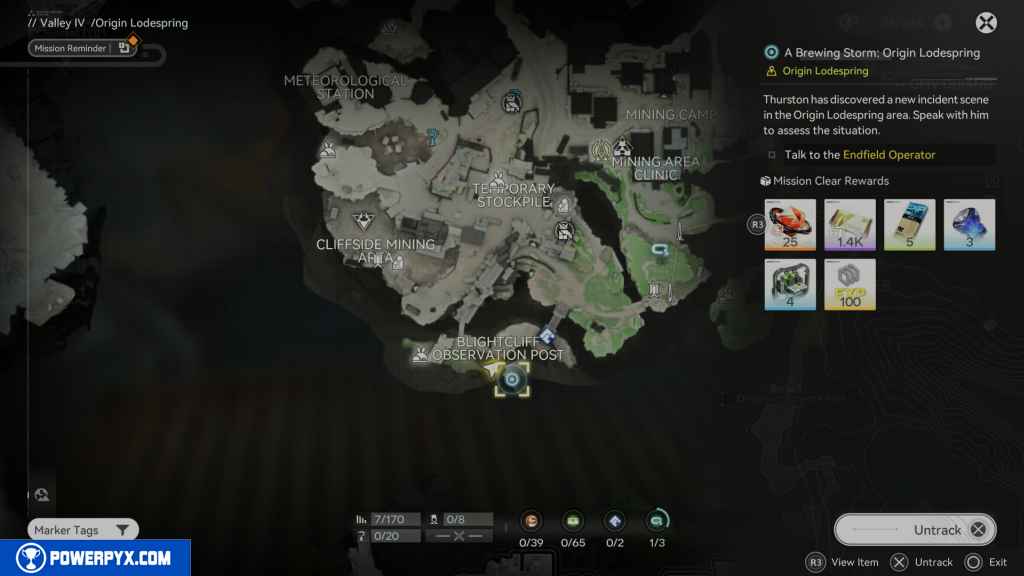This screenshot has height=576, width=1024.
Task: Click the PowerPyx.com watermark logo
Action: [95, 558]
